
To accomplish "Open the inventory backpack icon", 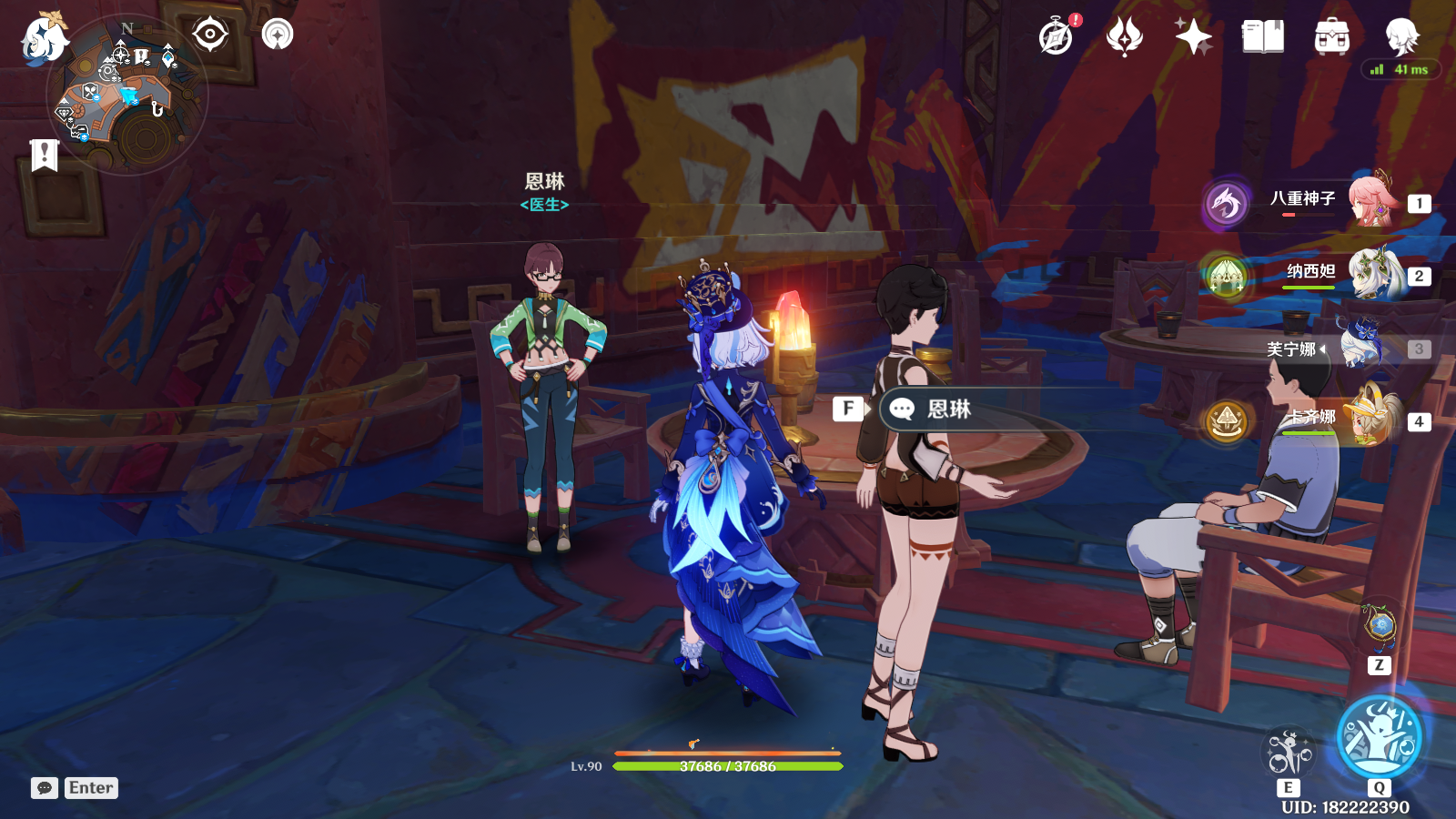I will (x=1331, y=37).
